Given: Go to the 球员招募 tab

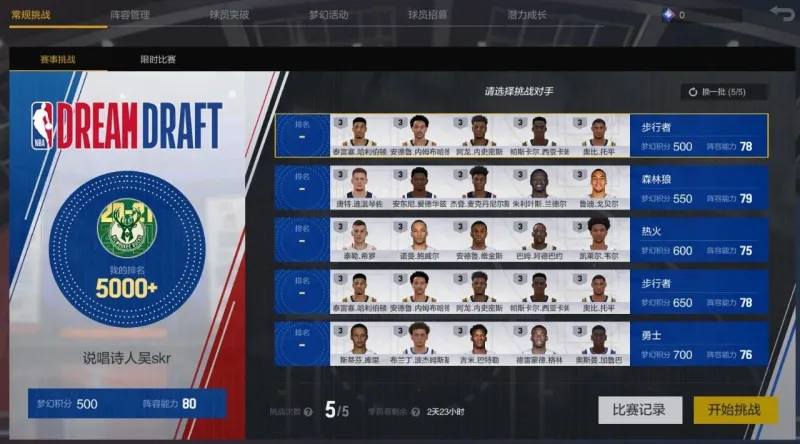Looking at the screenshot, I should pyautogui.click(x=427, y=15).
